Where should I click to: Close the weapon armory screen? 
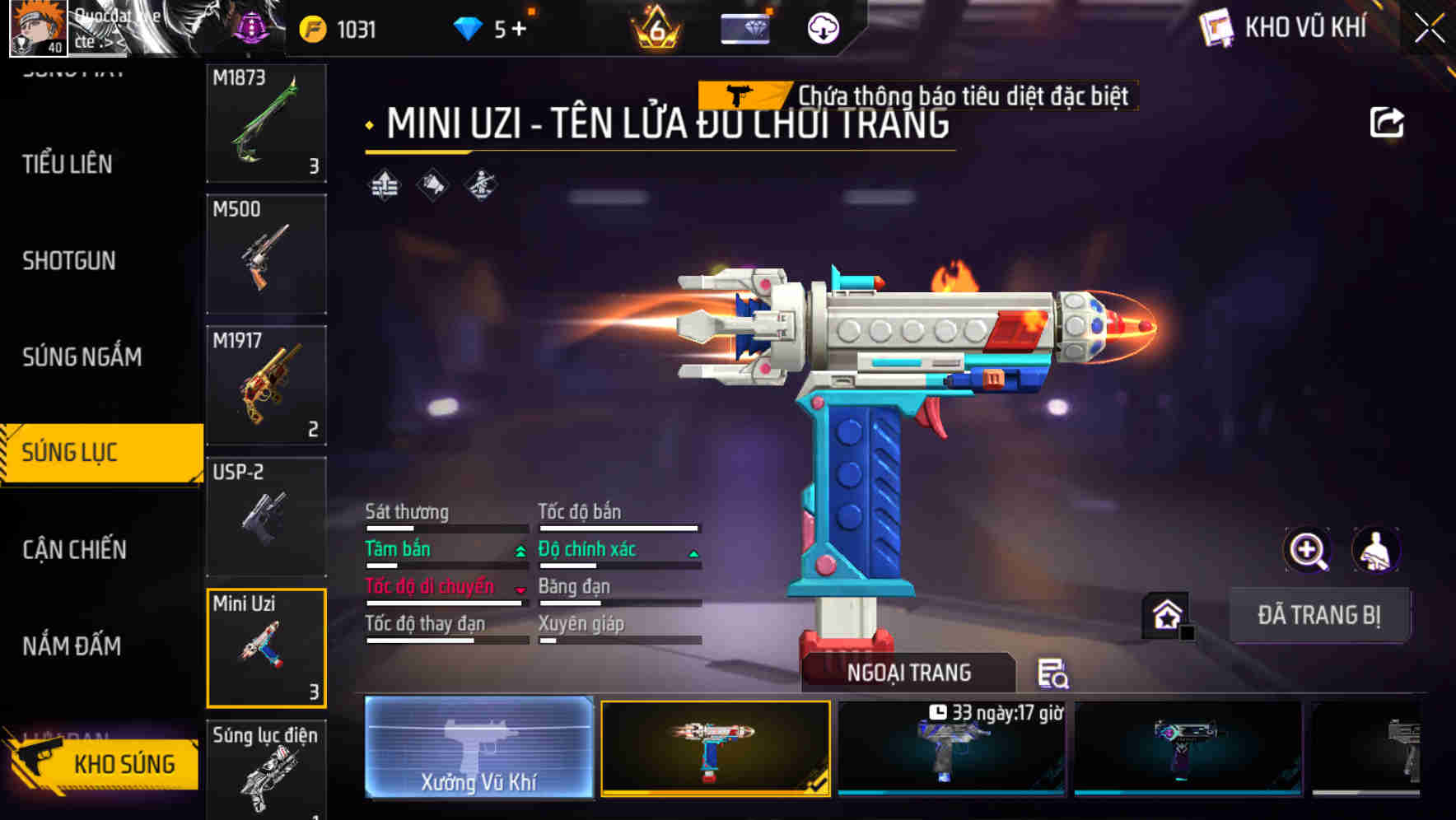click(1430, 28)
